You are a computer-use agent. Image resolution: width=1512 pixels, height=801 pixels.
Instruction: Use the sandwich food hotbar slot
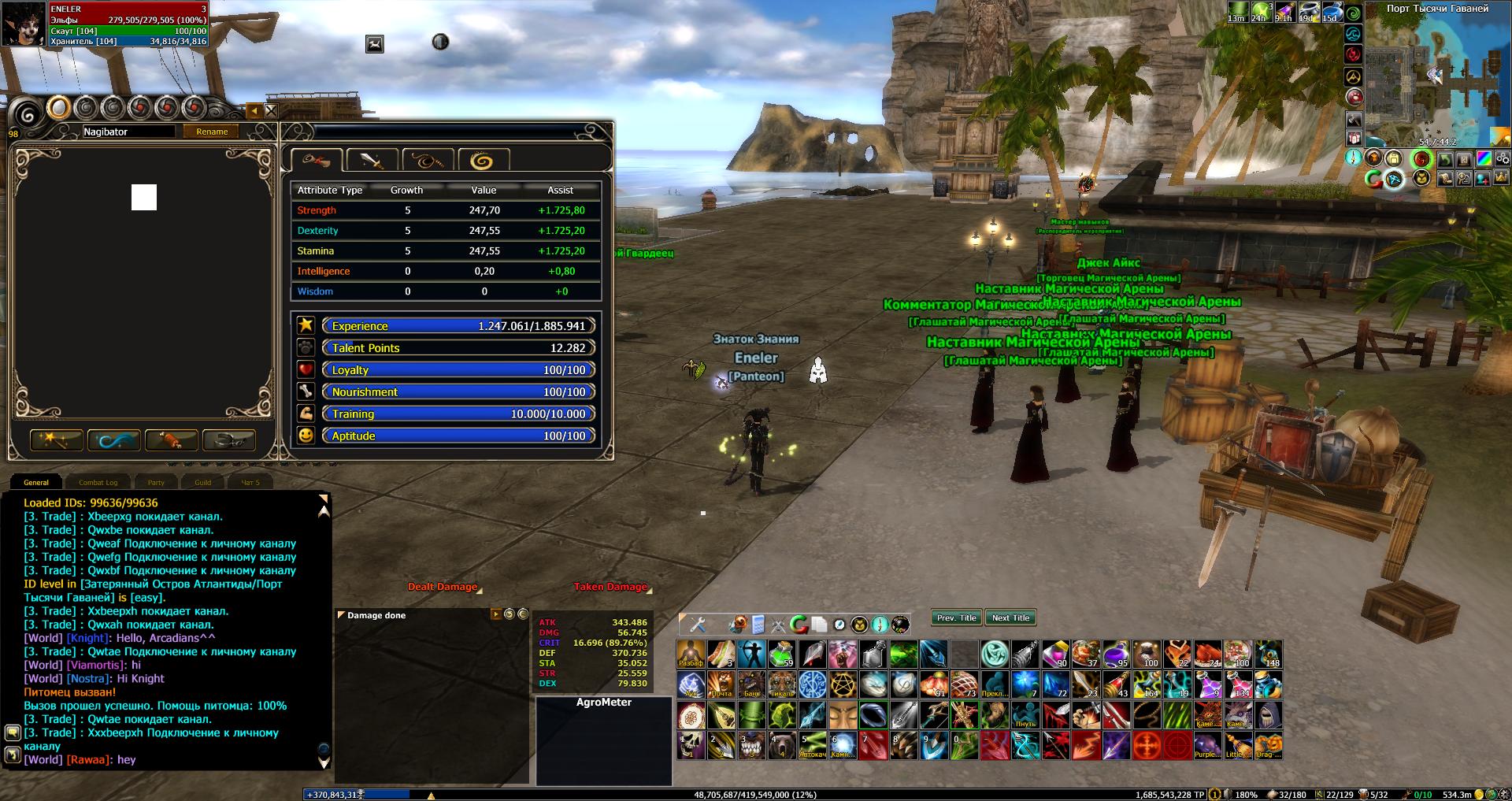[721, 654]
